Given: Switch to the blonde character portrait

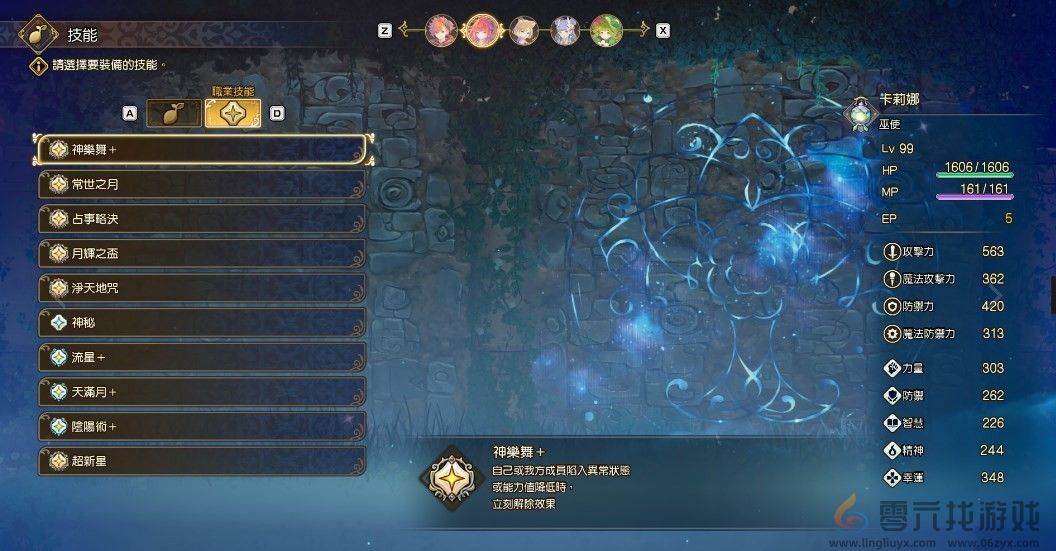Looking at the screenshot, I should [x=524, y=30].
